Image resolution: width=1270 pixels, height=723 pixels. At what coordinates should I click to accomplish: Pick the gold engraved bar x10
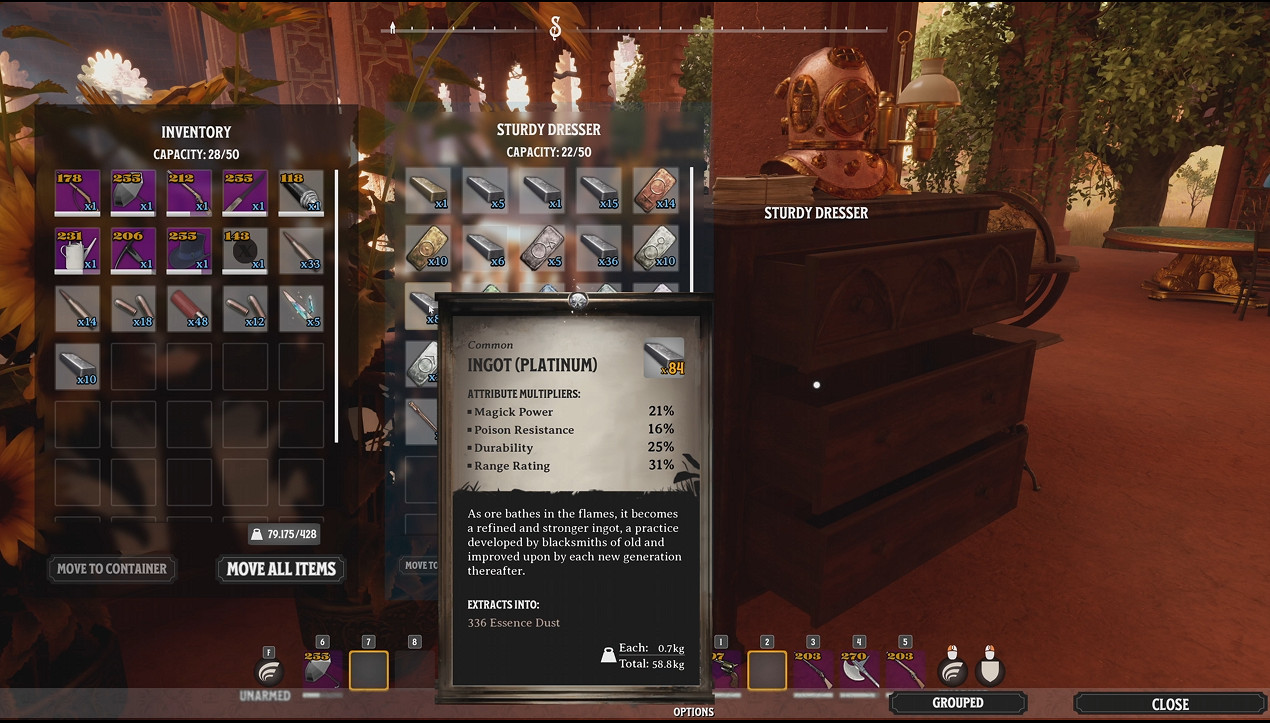pos(428,247)
